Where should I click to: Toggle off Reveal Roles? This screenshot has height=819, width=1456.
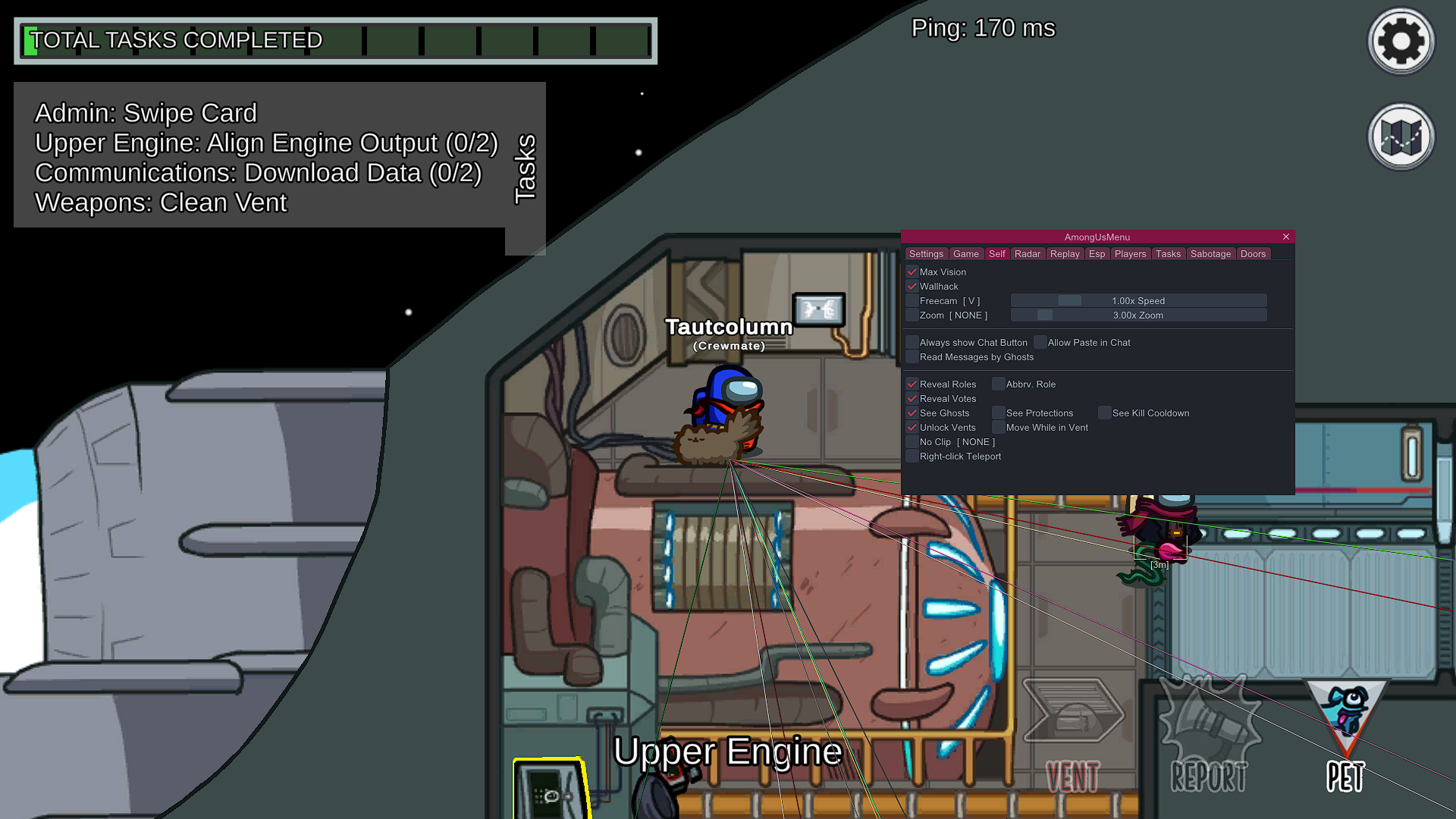tap(912, 384)
